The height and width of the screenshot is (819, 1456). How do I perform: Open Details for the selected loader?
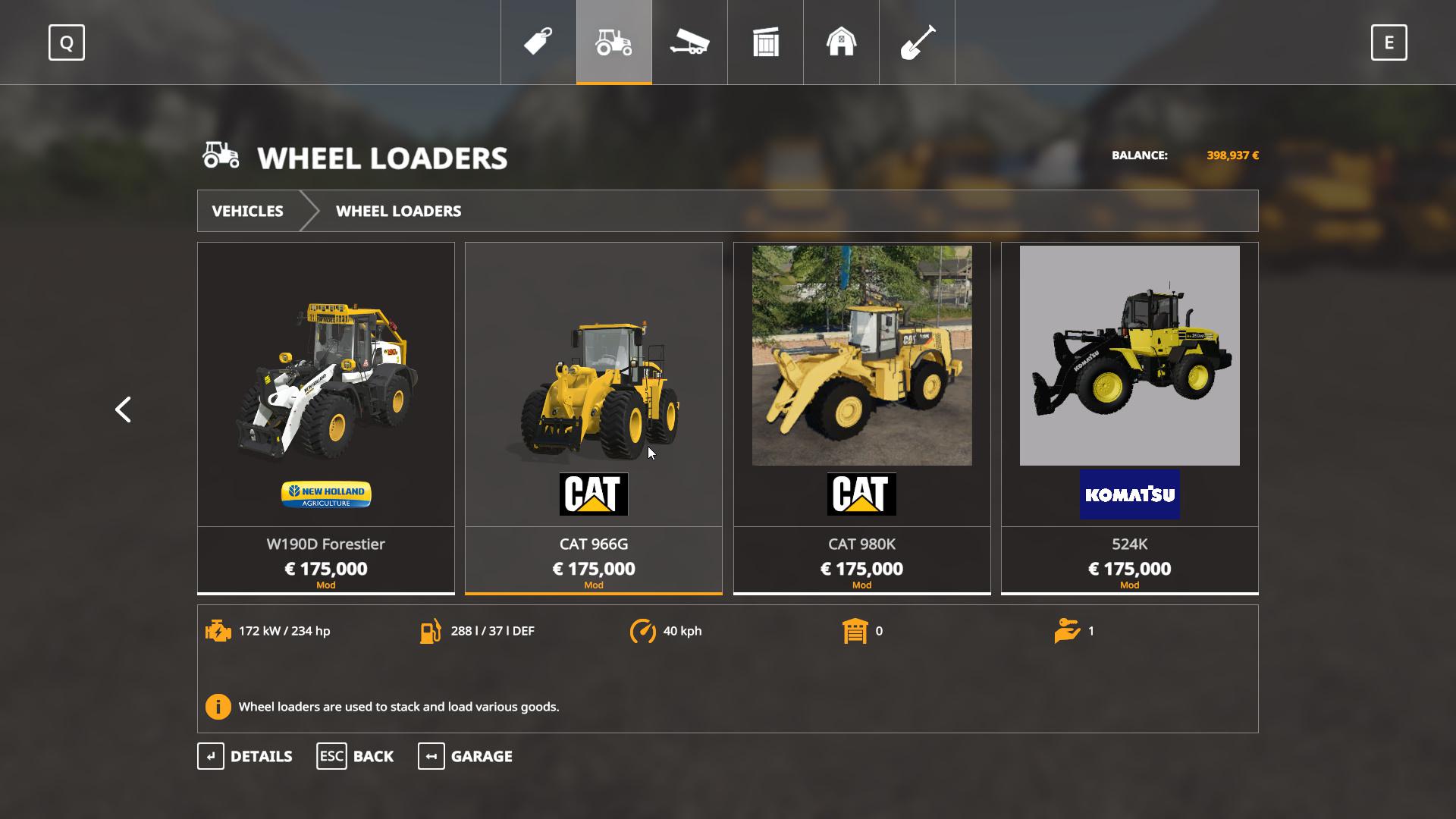[245, 756]
